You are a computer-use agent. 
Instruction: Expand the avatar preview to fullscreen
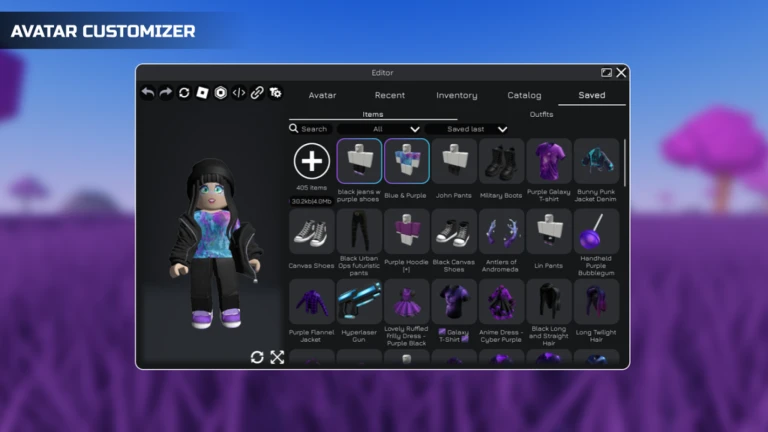click(277, 357)
